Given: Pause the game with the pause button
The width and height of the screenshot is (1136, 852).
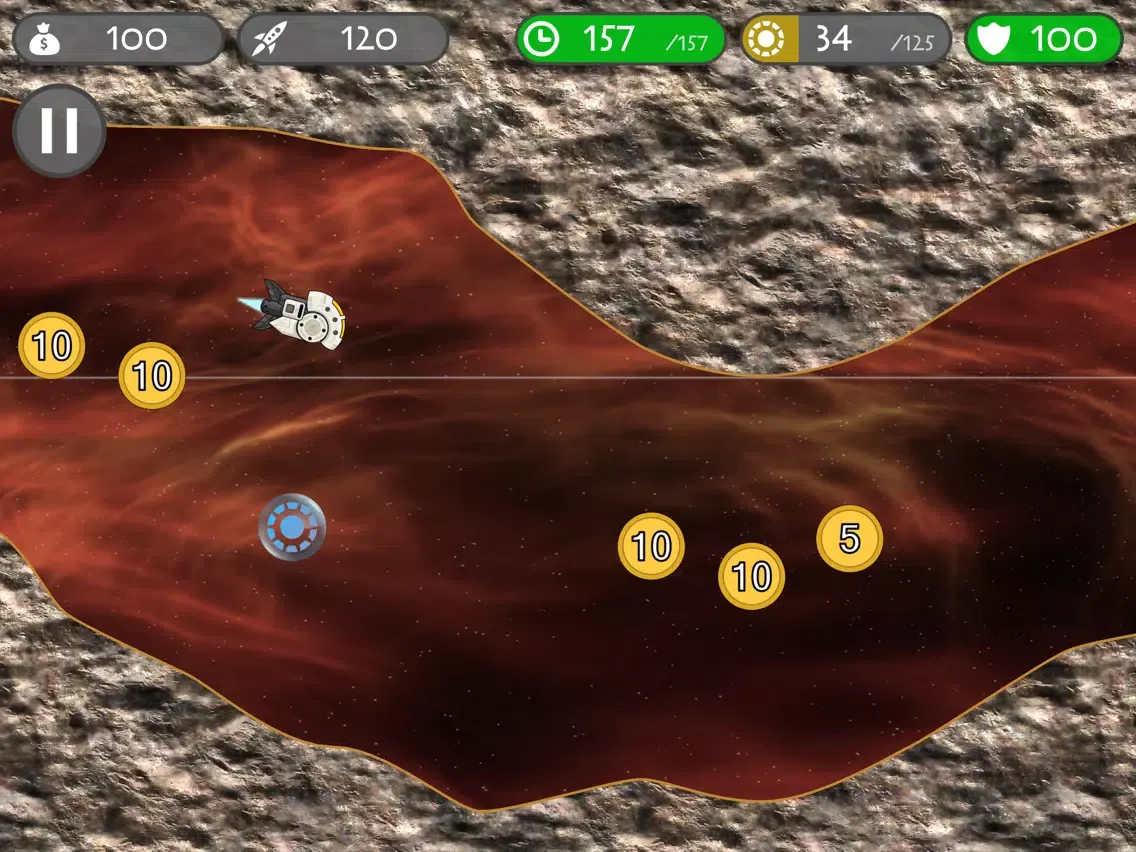Looking at the screenshot, I should point(59,131).
